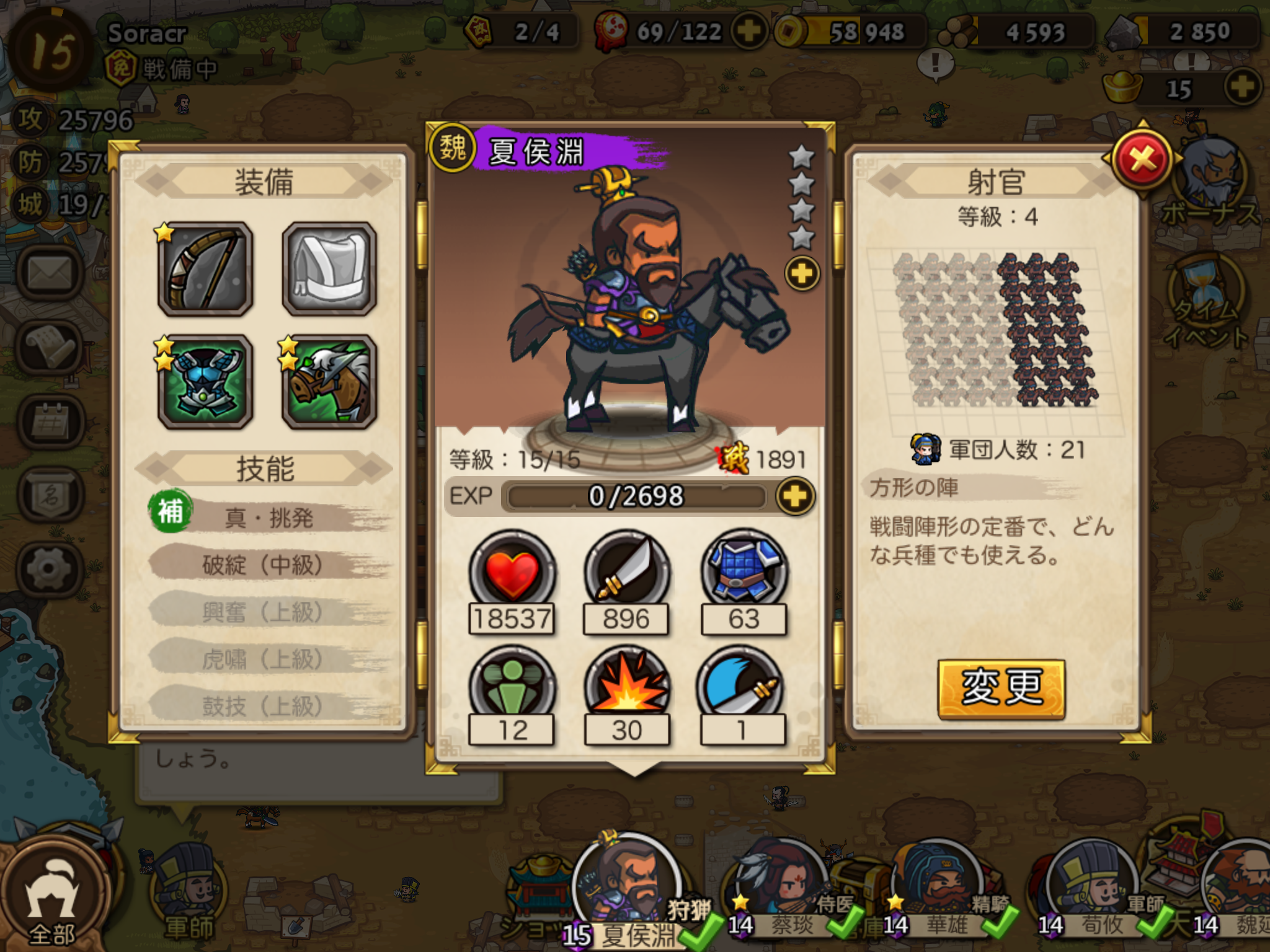1270x952 pixels.
Task: Open the mail envelope icon
Action: 50,273
